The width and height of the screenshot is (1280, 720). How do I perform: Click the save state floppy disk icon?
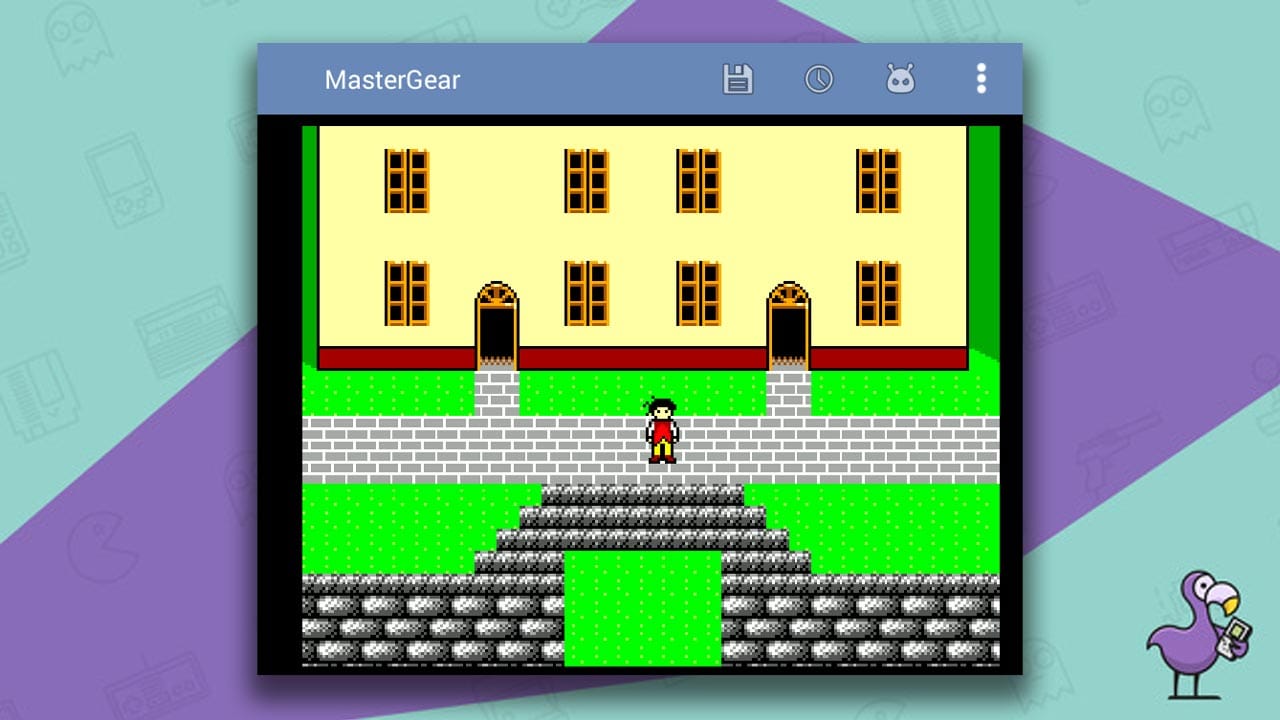pyautogui.click(x=737, y=79)
